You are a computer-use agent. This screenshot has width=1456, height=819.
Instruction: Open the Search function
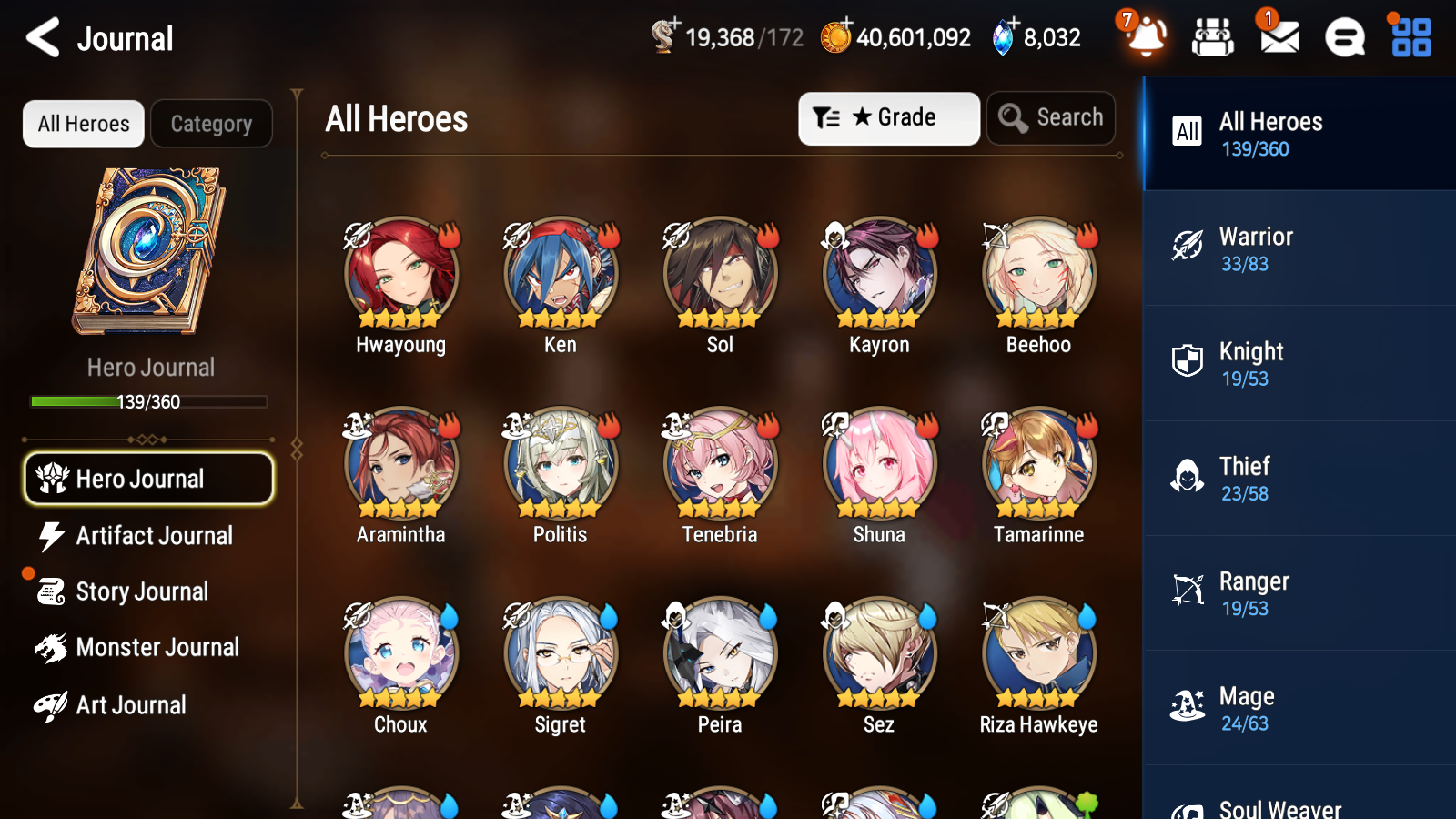point(1050,117)
